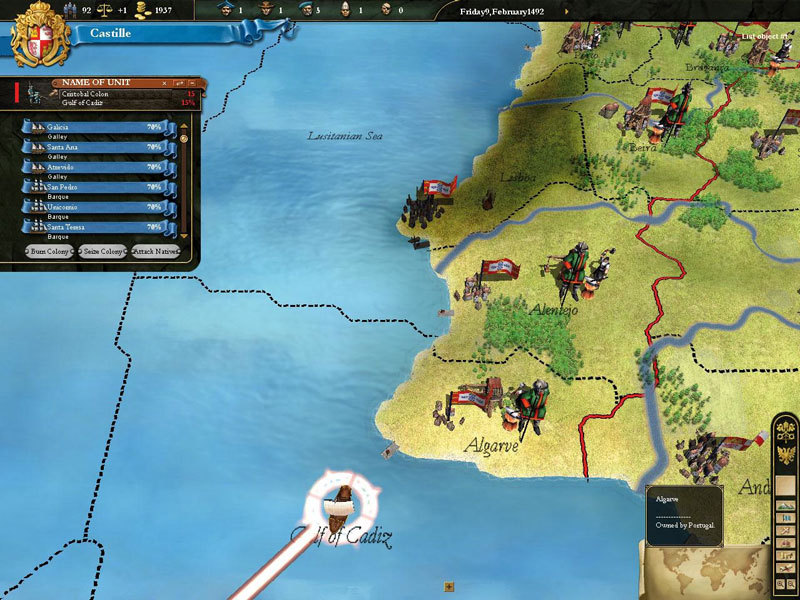The height and width of the screenshot is (600, 800).
Task: Click the Seize Colony button
Action: [x=102, y=251]
